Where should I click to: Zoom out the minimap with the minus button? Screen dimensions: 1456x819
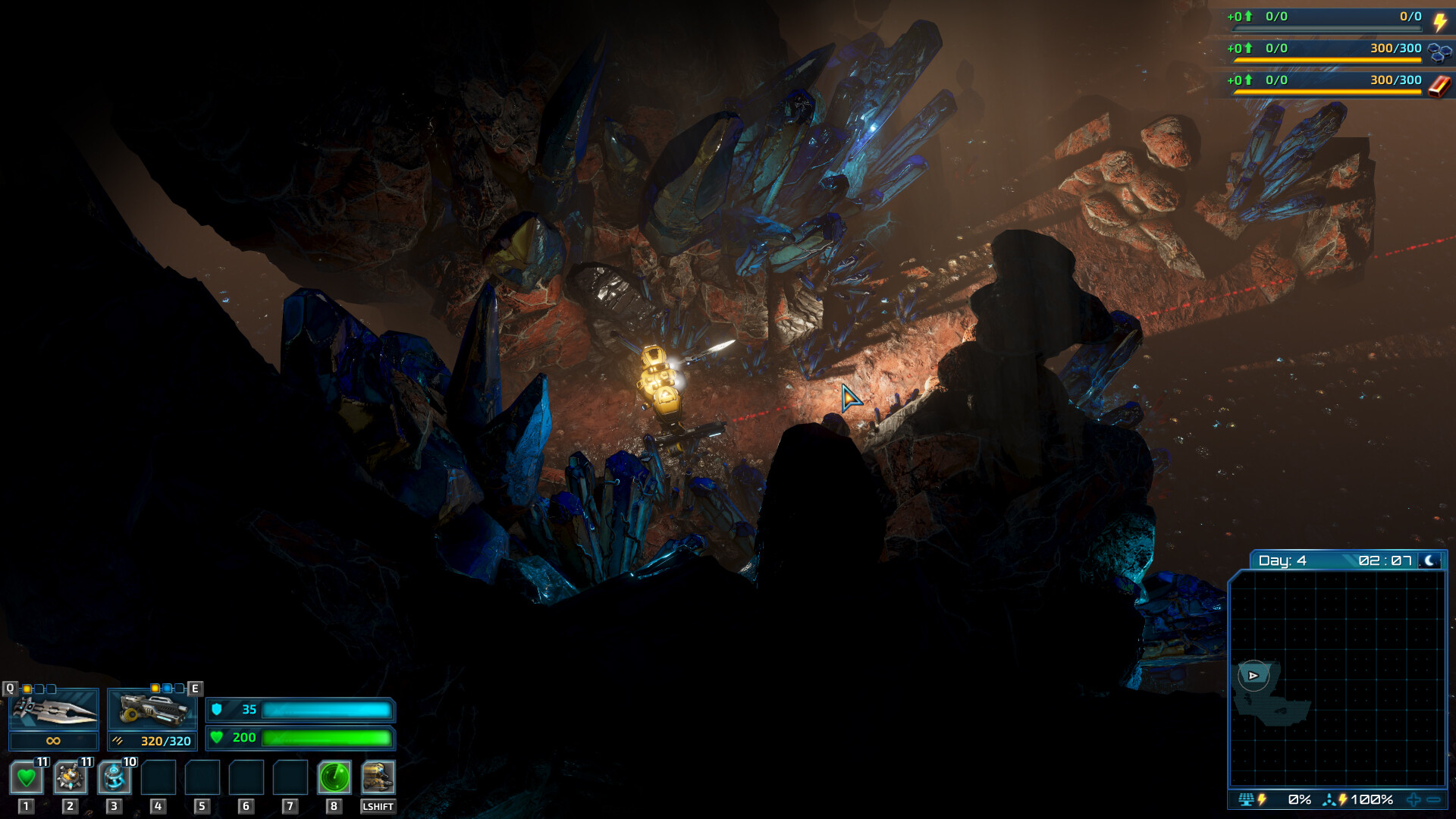tap(1435, 799)
